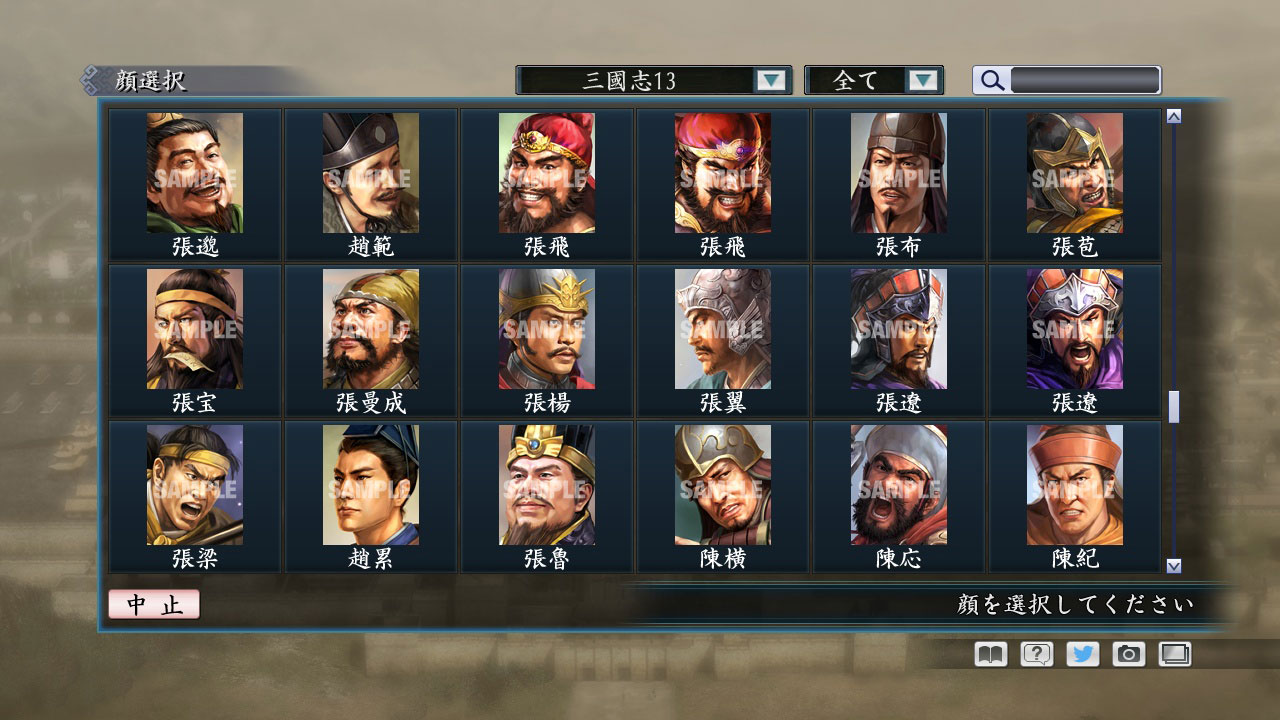This screenshot has width=1280, height=720.
Task: Open the 三國志13 title selector dropdown
Action: 649,80
